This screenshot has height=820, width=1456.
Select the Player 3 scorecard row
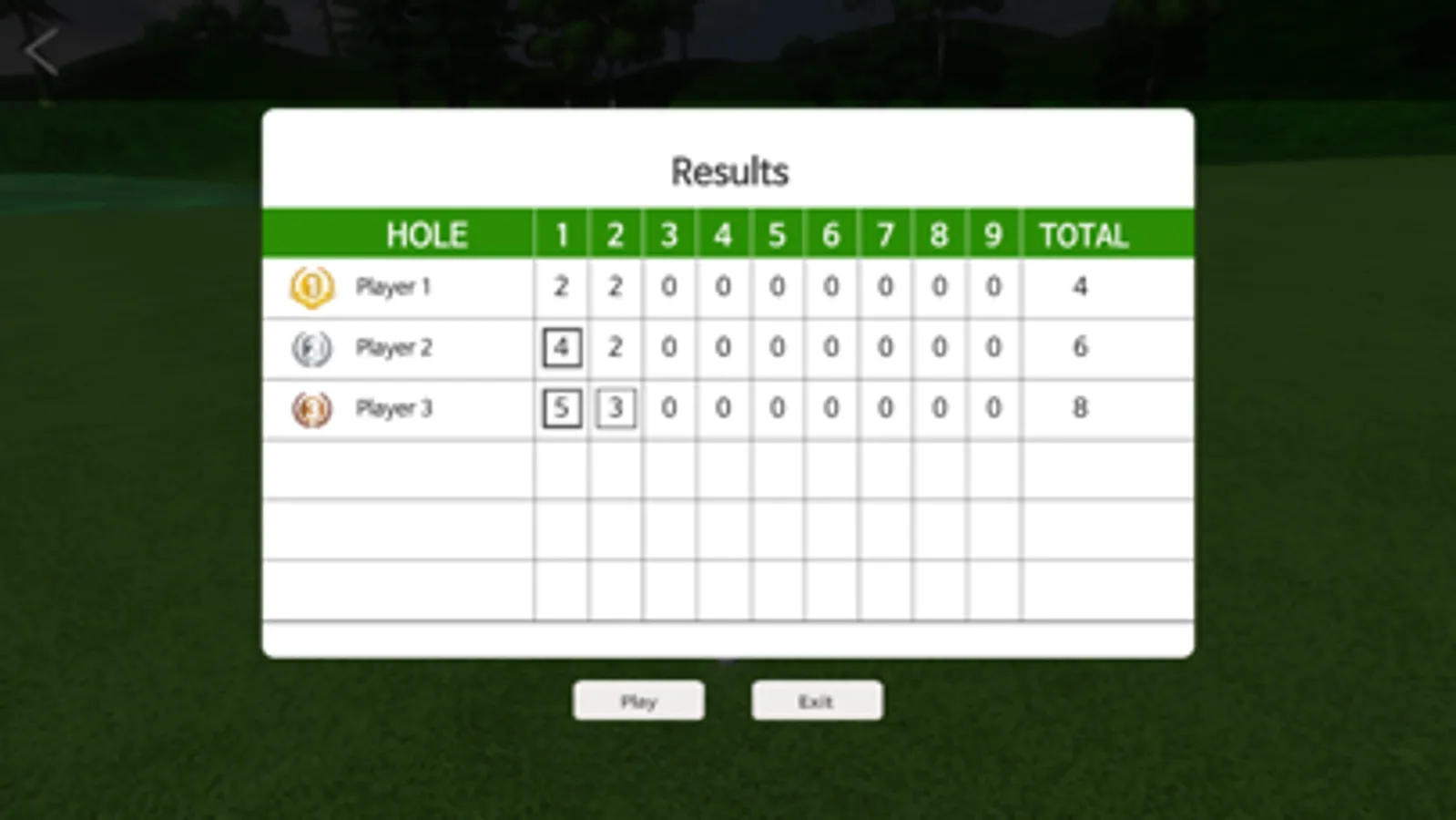click(393, 409)
